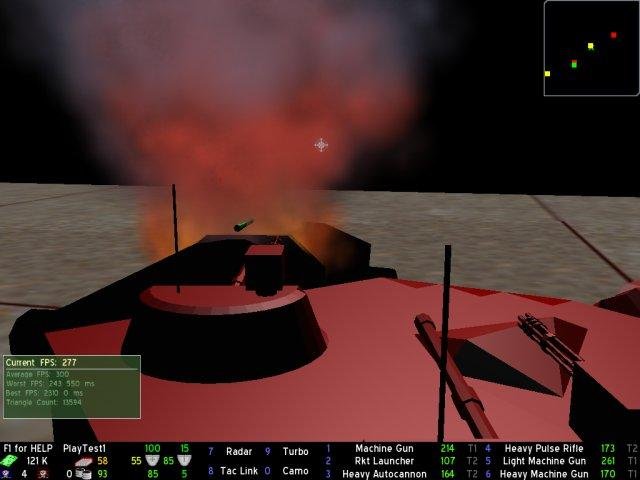The width and height of the screenshot is (640, 480).
Task: Choose the Rkt Launcher weapon
Action: point(384,461)
